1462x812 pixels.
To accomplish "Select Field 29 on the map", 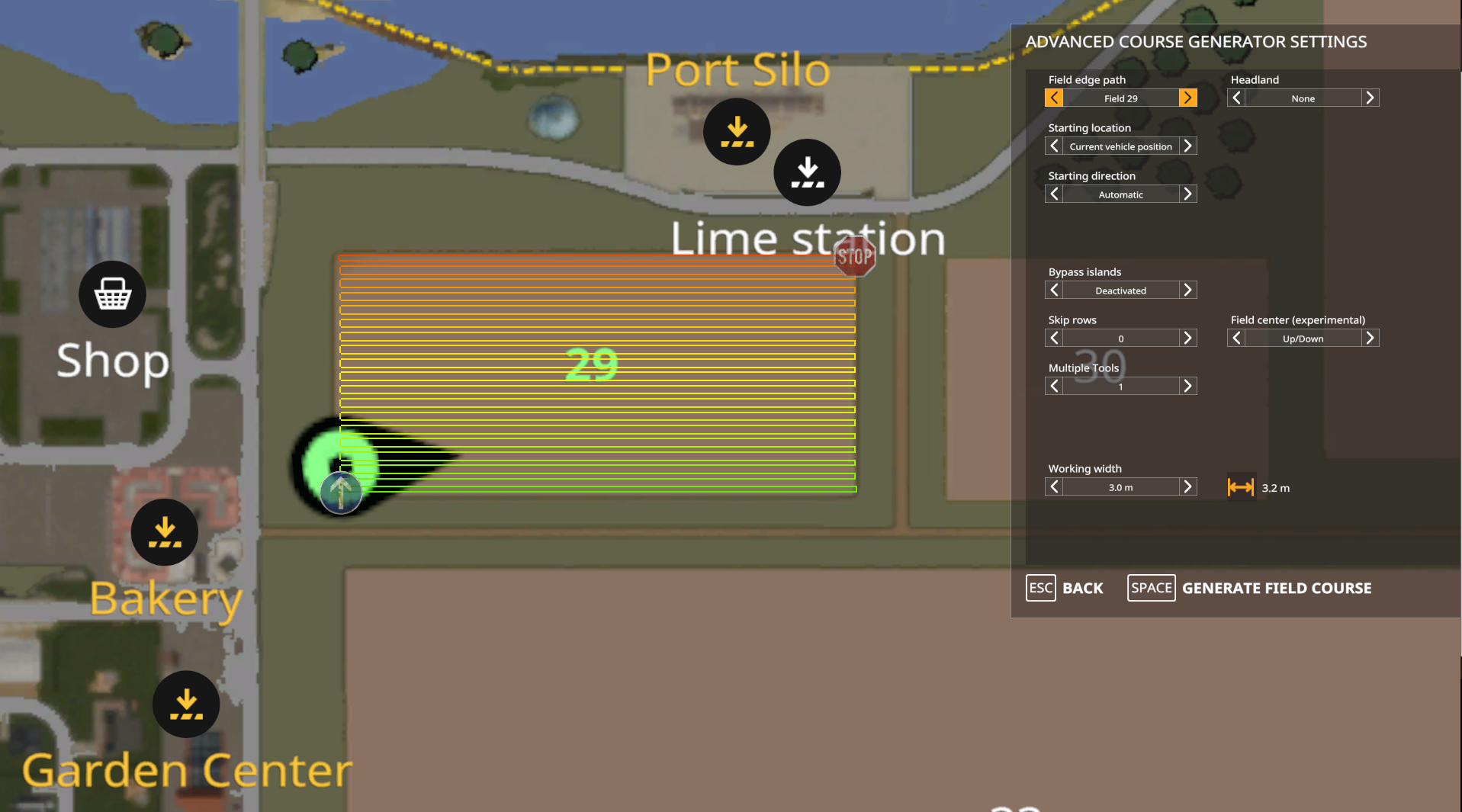I will pyautogui.click(x=591, y=363).
